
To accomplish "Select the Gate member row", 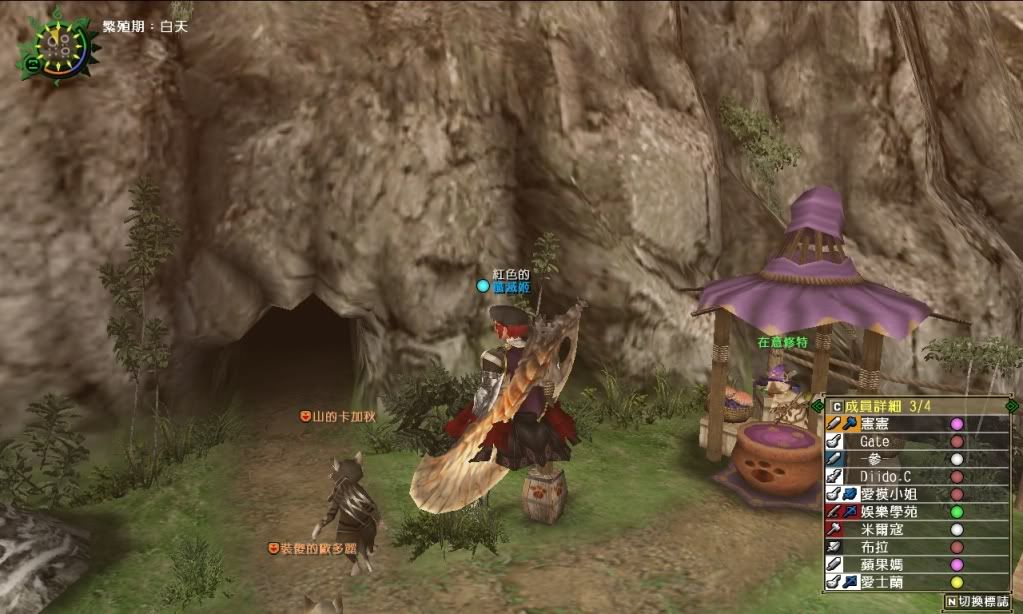I will [878, 441].
